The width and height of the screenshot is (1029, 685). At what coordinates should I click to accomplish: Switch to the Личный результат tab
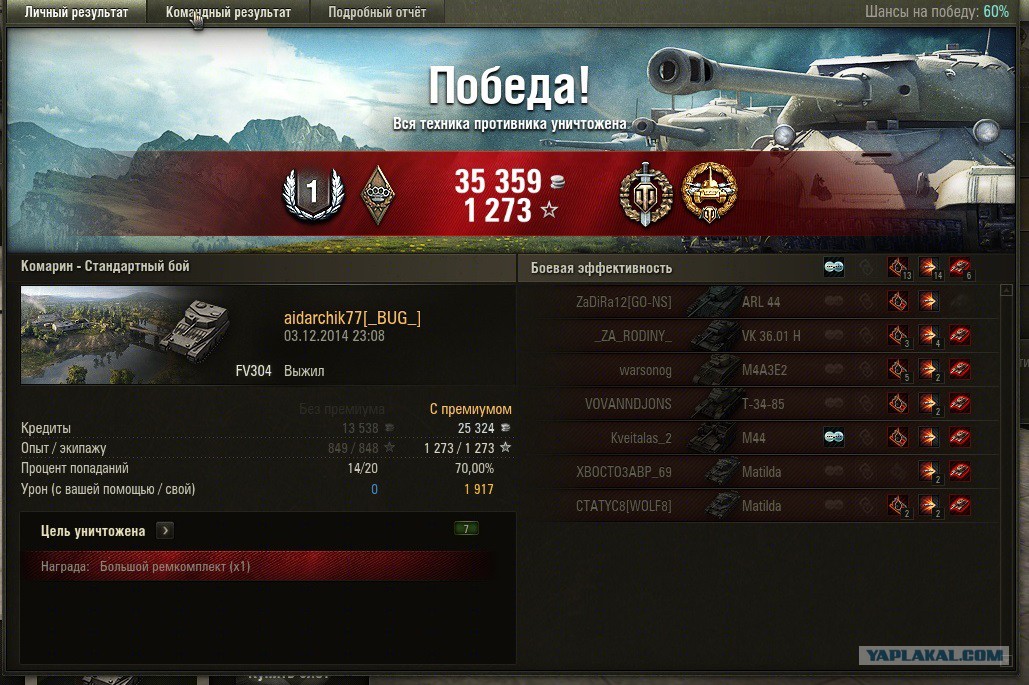pyautogui.click(x=76, y=12)
